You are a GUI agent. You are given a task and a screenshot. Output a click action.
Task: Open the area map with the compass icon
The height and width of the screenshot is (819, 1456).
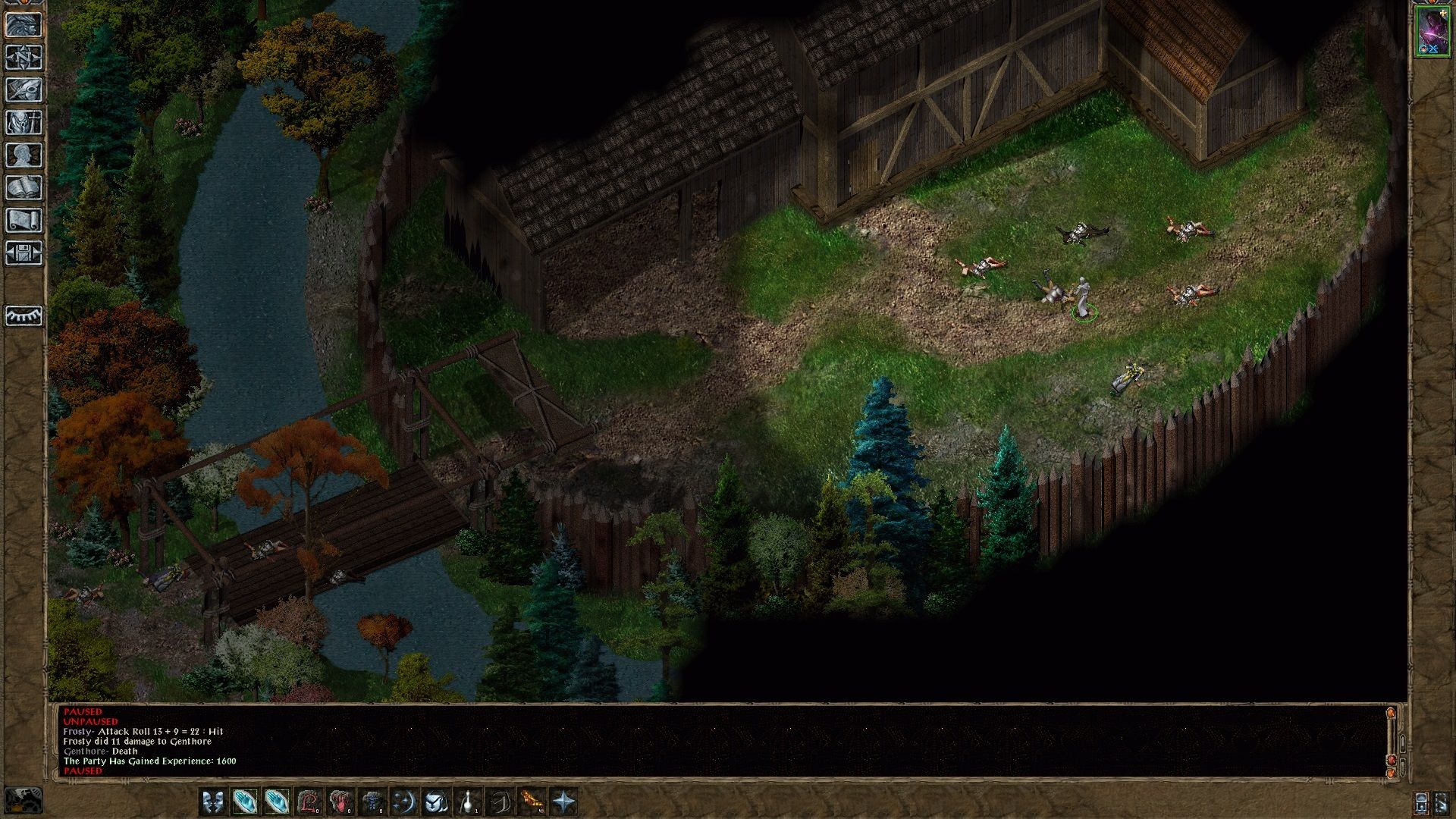tap(24, 57)
